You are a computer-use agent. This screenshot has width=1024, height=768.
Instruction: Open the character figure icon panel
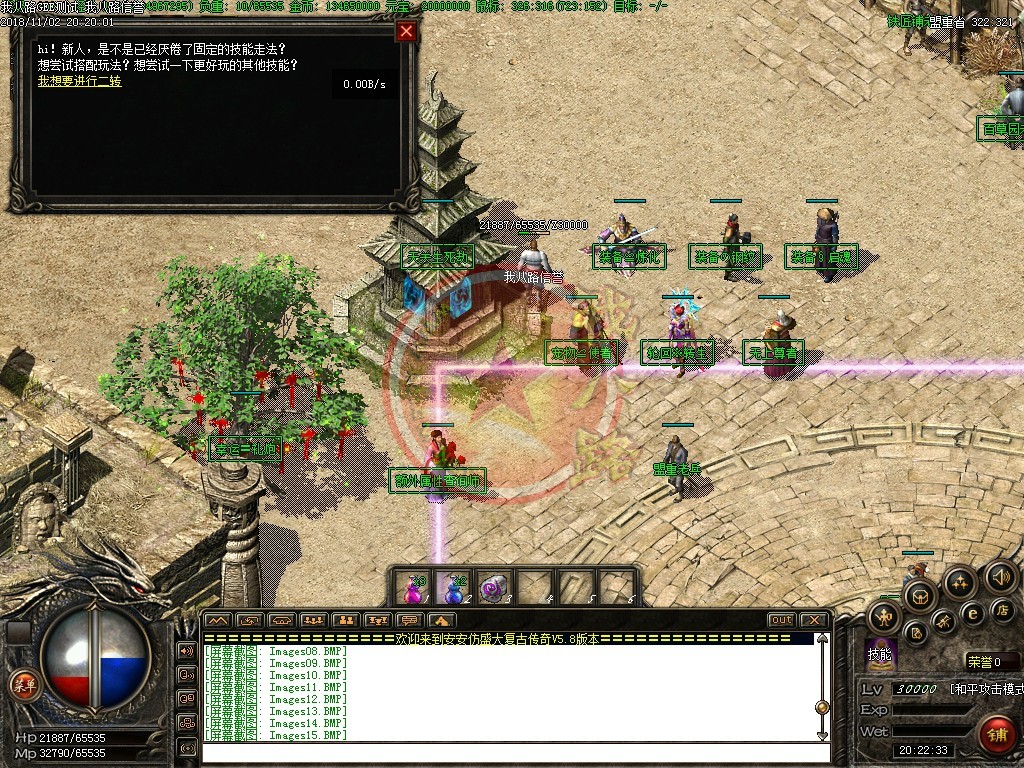click(x=885, y=615)
